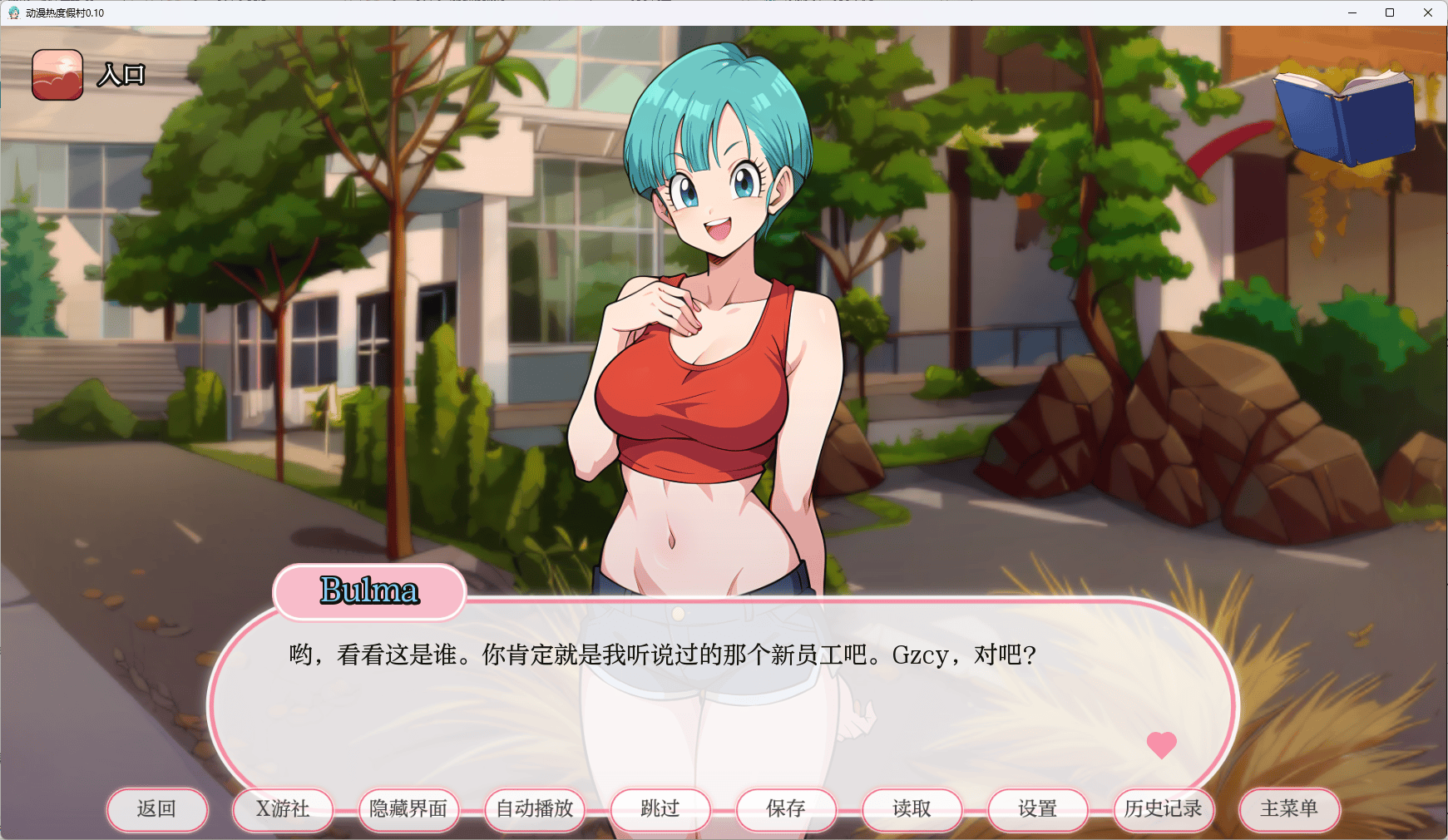Select the 入口 location thumbnail icon
The image size is (1448, 840).
(57, 74)
